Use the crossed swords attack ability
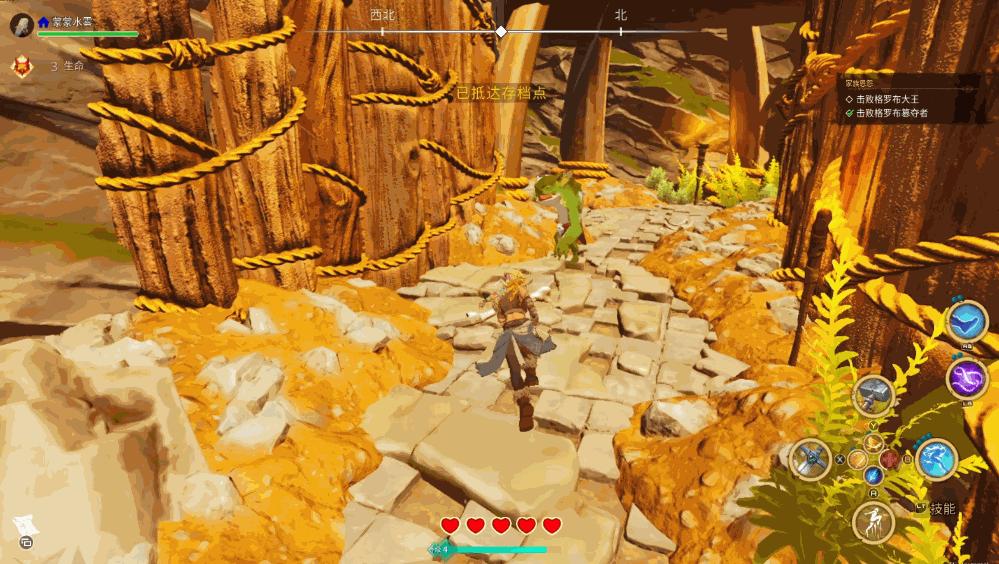This screenshot has height=564, width=999. pyautogui.click(x=810, y=459)
